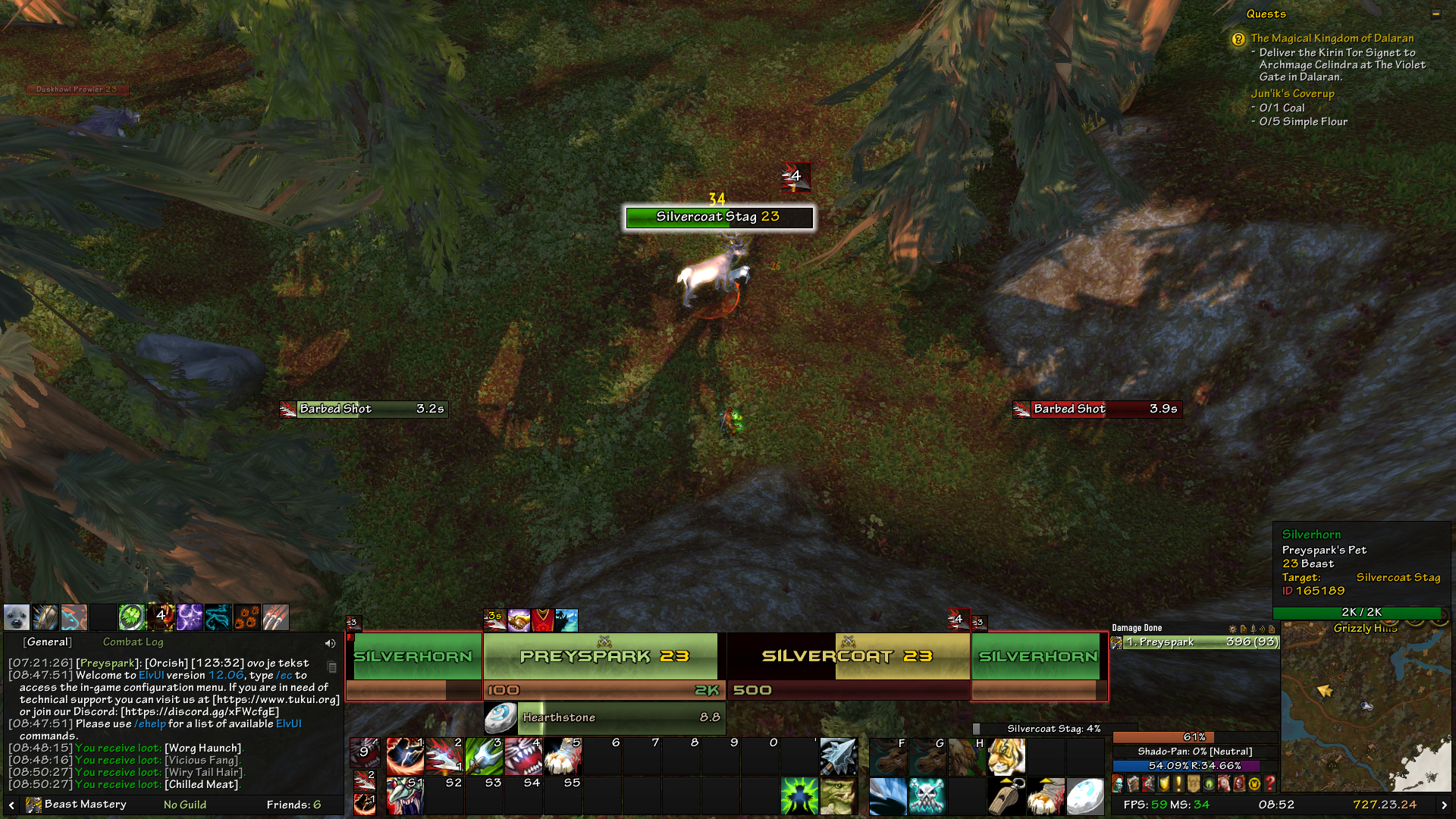The height and width of the screenshot is (819, 1456).
Task: Select the General chat tab
Action: click(x=48, y=642)
